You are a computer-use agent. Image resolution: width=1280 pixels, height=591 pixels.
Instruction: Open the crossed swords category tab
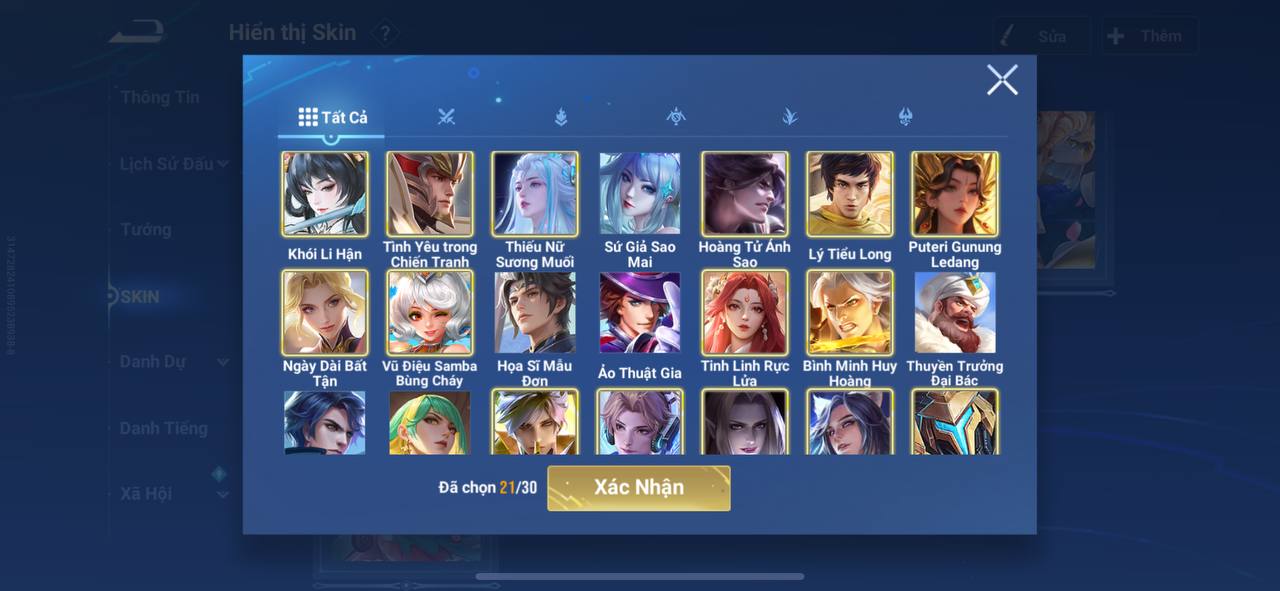point(446,117)
